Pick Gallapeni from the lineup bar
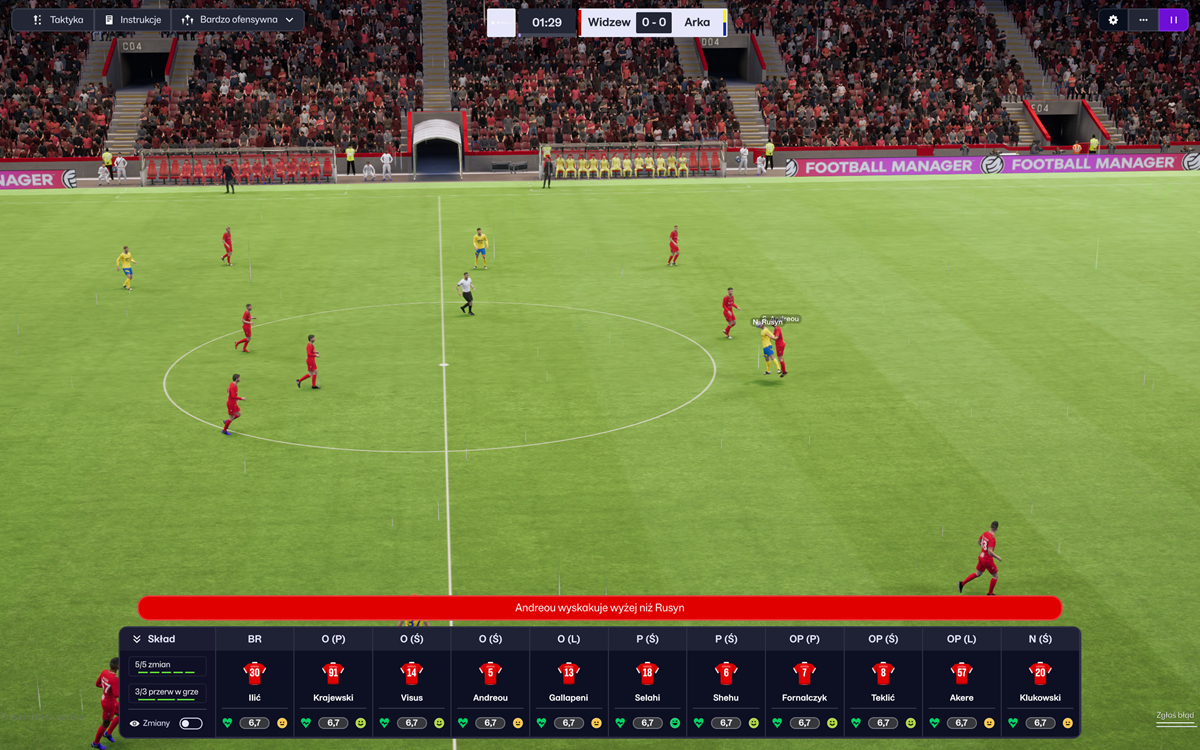The width and height of the screenshot is (1200, 750). coord(568,683)
